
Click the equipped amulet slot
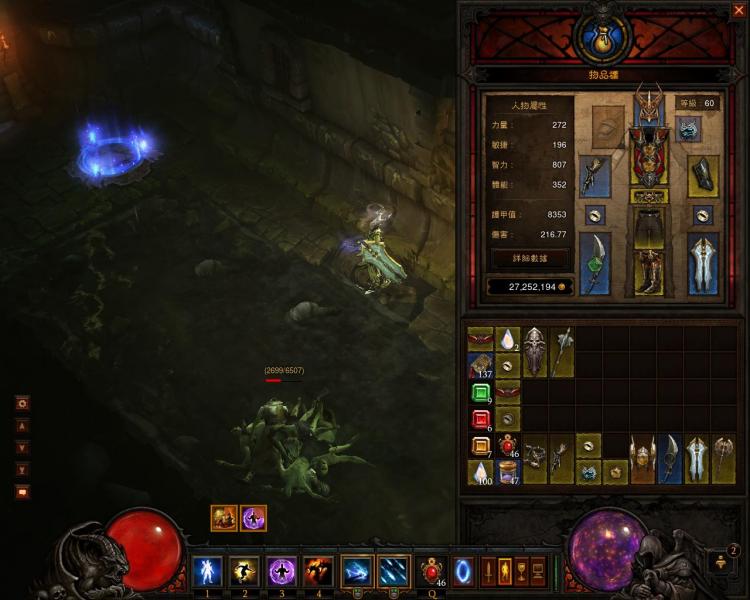coord(689,128)
